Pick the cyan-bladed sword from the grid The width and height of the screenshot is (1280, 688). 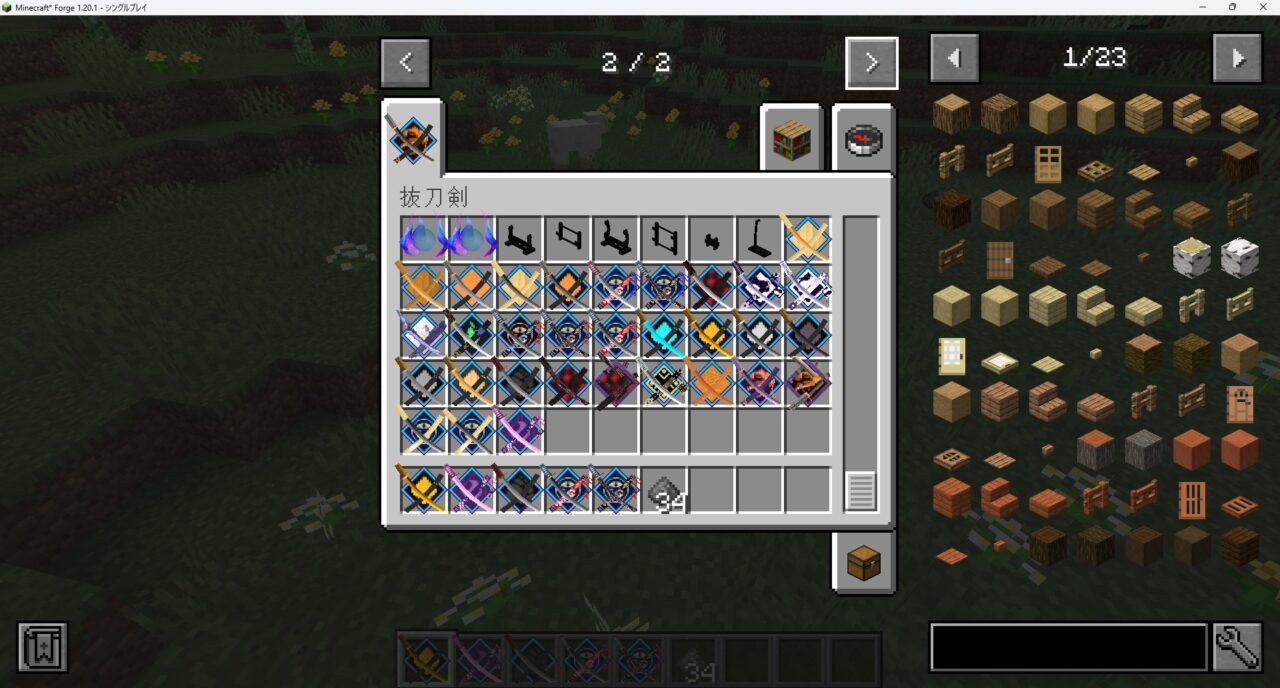point(664,335)
